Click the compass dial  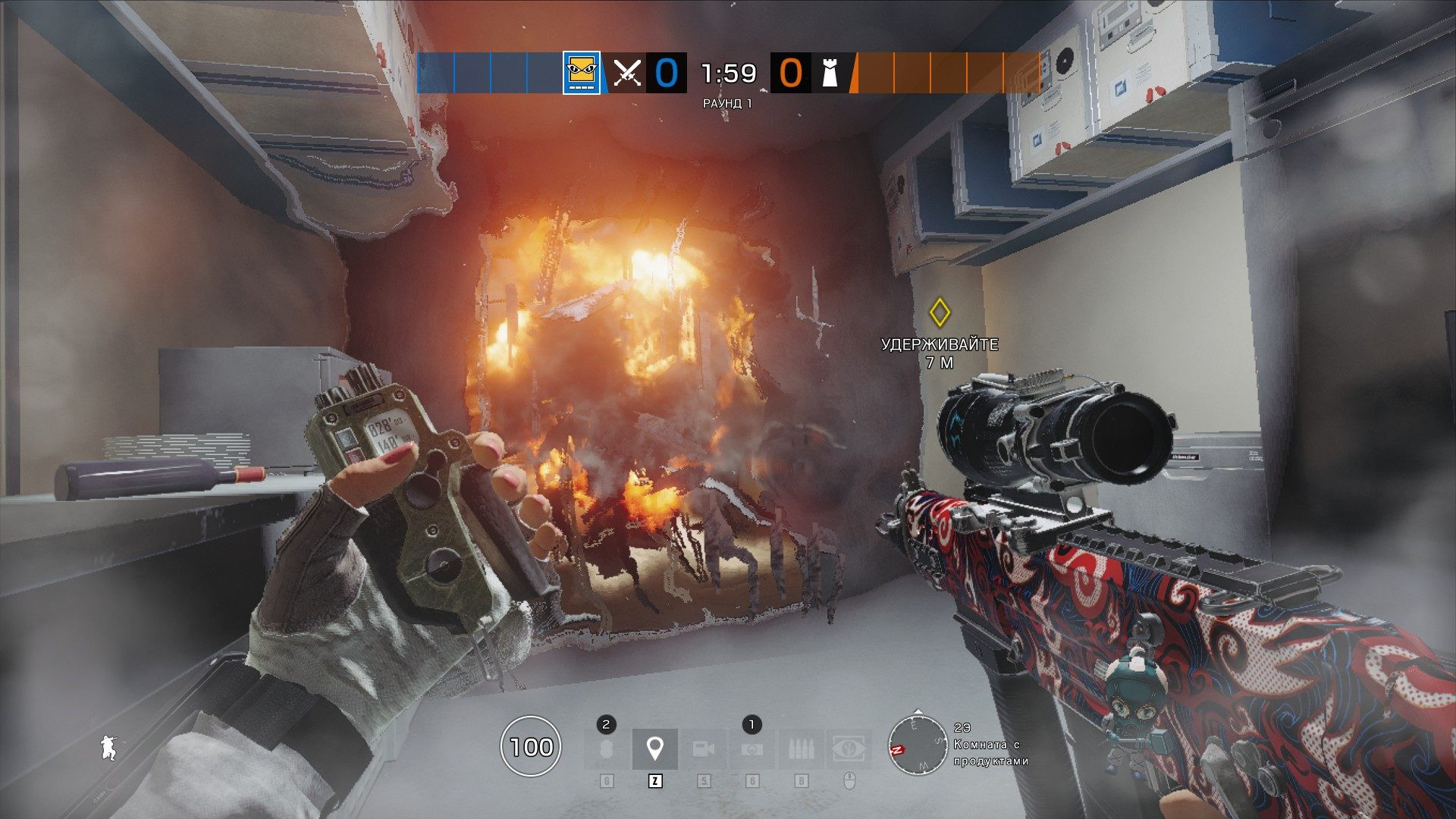point(918,745)
